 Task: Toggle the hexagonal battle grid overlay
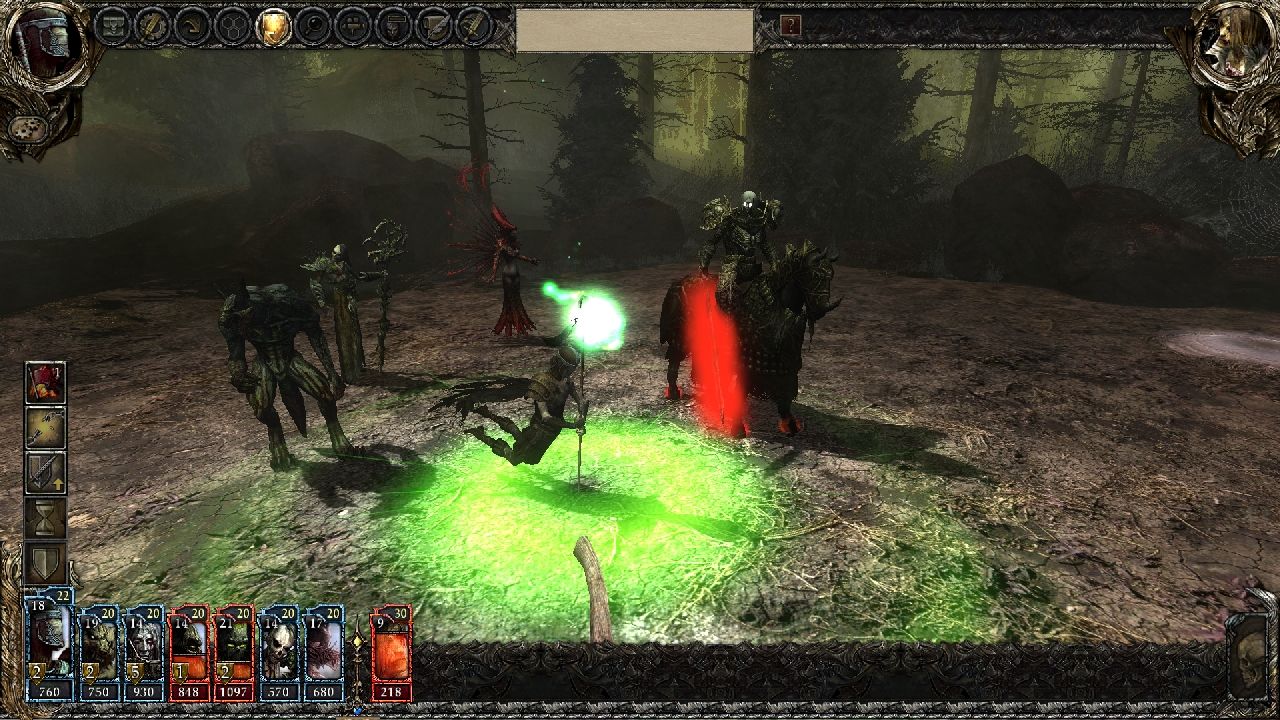click(x=235, y=25)
